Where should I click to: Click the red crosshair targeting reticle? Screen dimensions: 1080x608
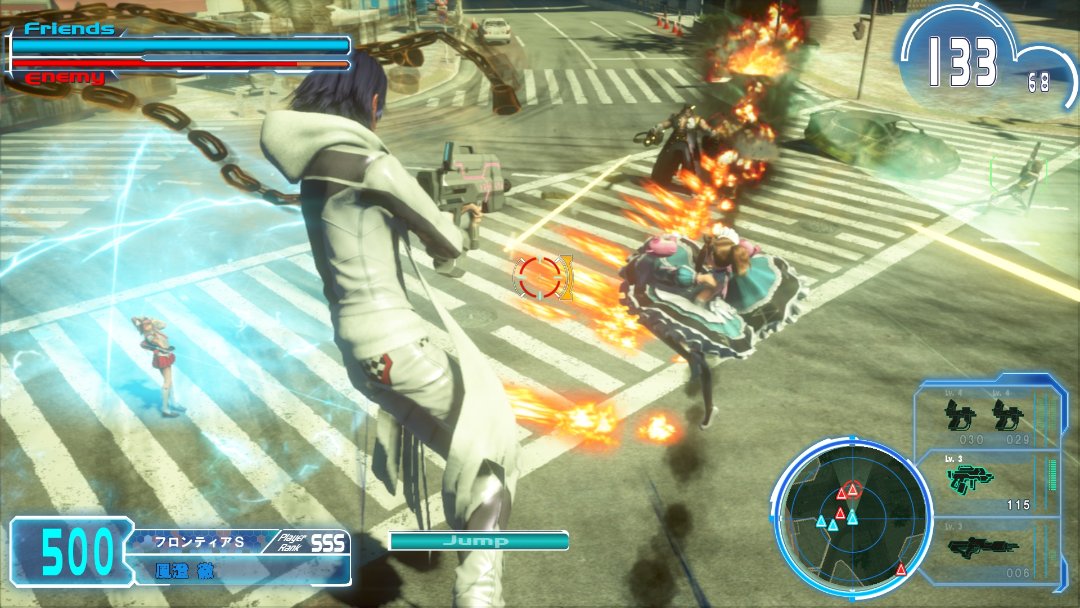(x=541, y=277)
